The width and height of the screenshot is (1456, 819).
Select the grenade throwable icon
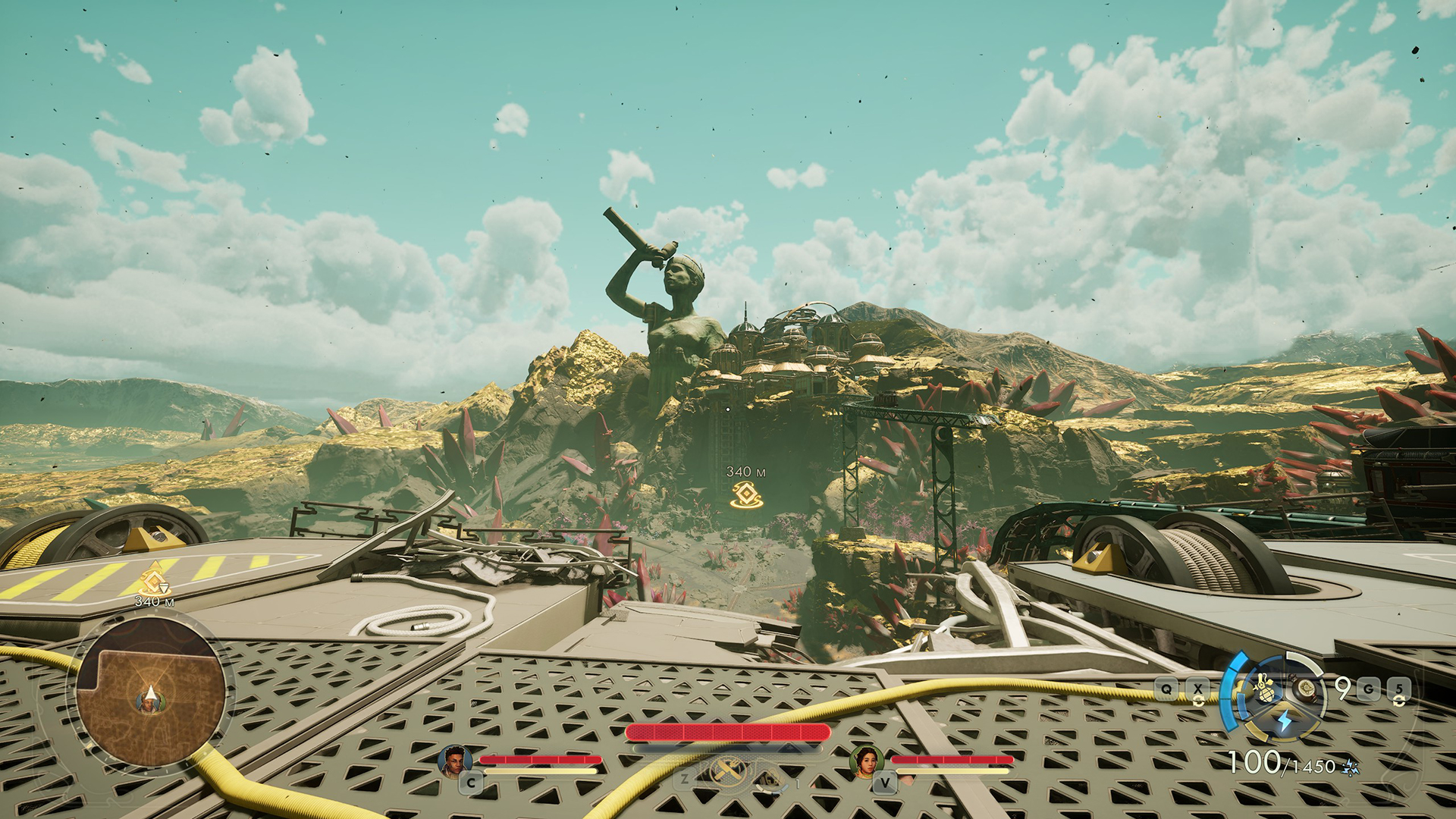[1264, 690]
